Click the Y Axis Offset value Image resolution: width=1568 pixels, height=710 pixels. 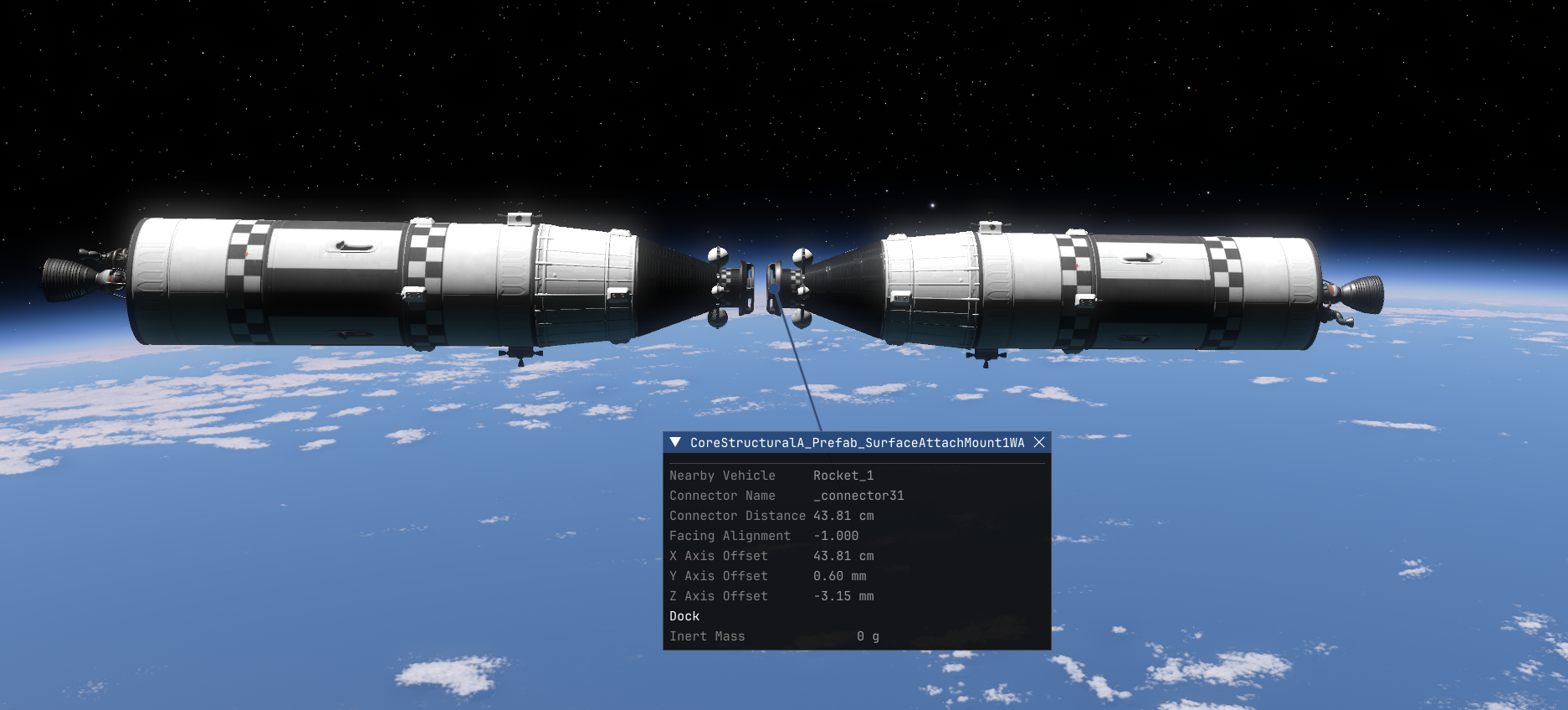coord(841,576)
